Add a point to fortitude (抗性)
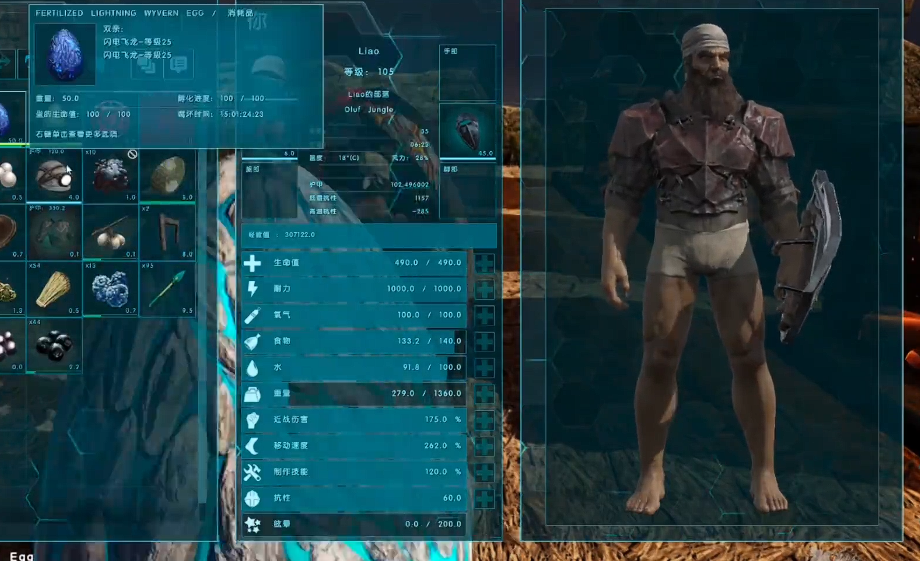The height and width of the screenshot is (561, 920). pyautogui.click(x=485, y=498)
